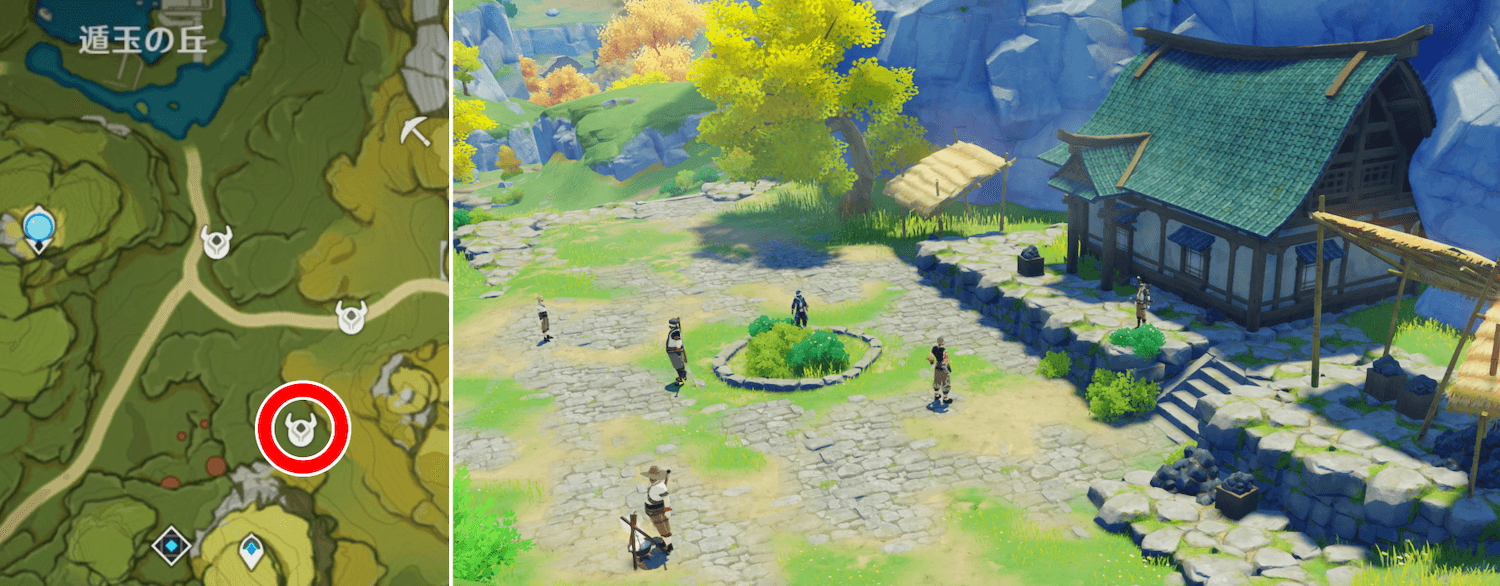Open the diamond-shaped domain marker
The width and height of the screenshot is (1500, 586).
171,546
